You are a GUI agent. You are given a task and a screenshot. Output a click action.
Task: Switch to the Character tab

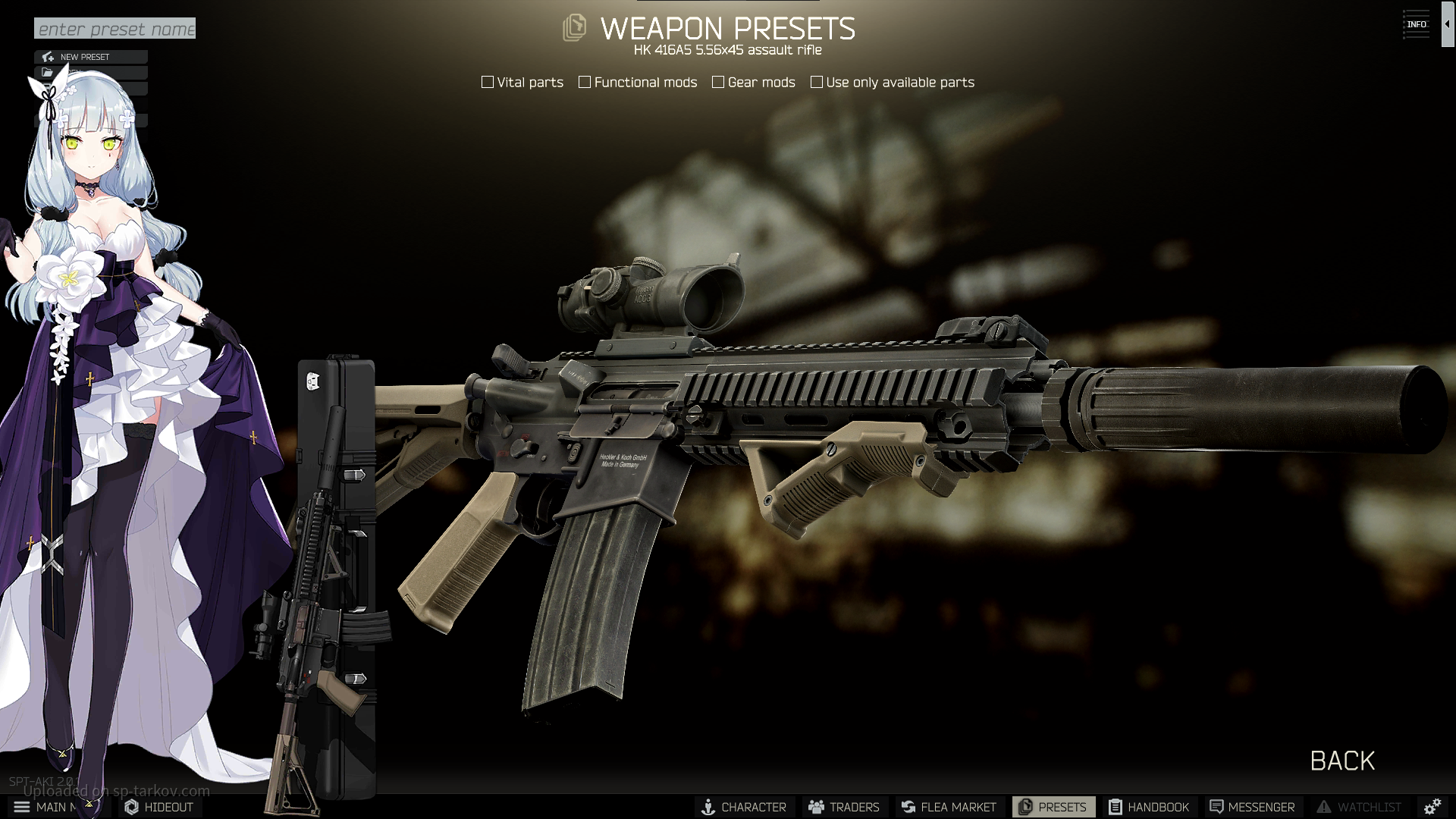click(744, 807)
